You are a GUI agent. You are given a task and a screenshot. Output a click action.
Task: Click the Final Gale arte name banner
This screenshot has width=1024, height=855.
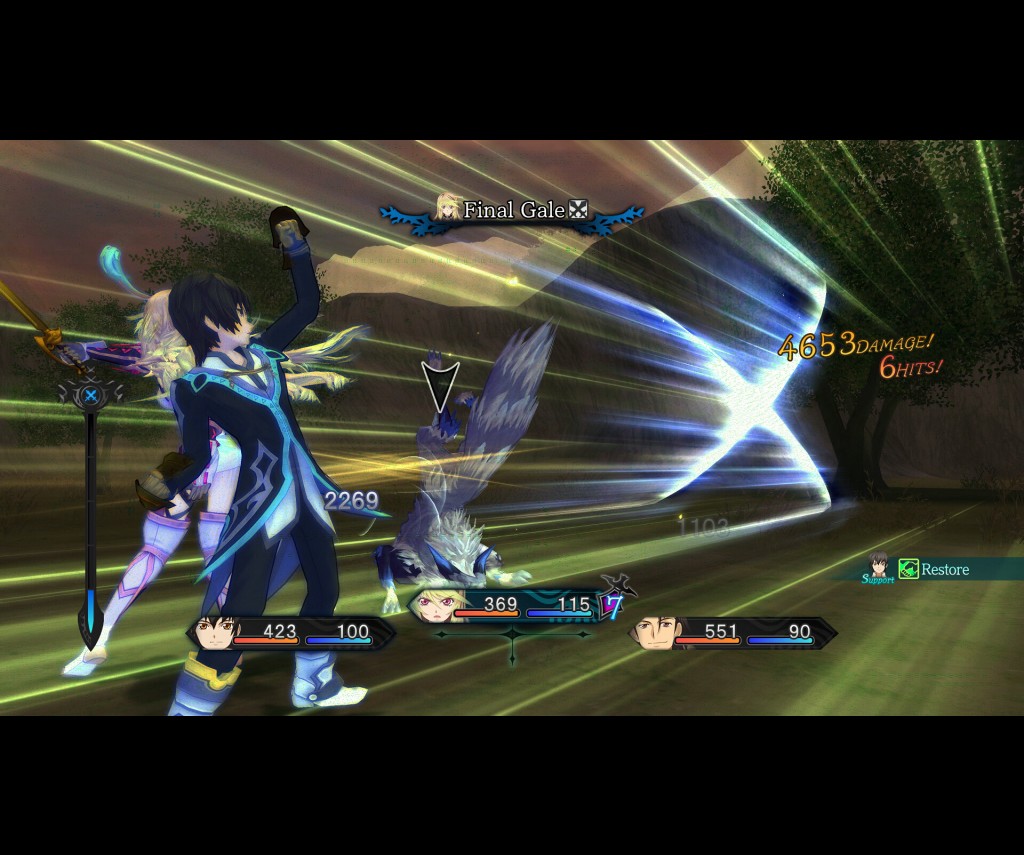click(512, 210)
